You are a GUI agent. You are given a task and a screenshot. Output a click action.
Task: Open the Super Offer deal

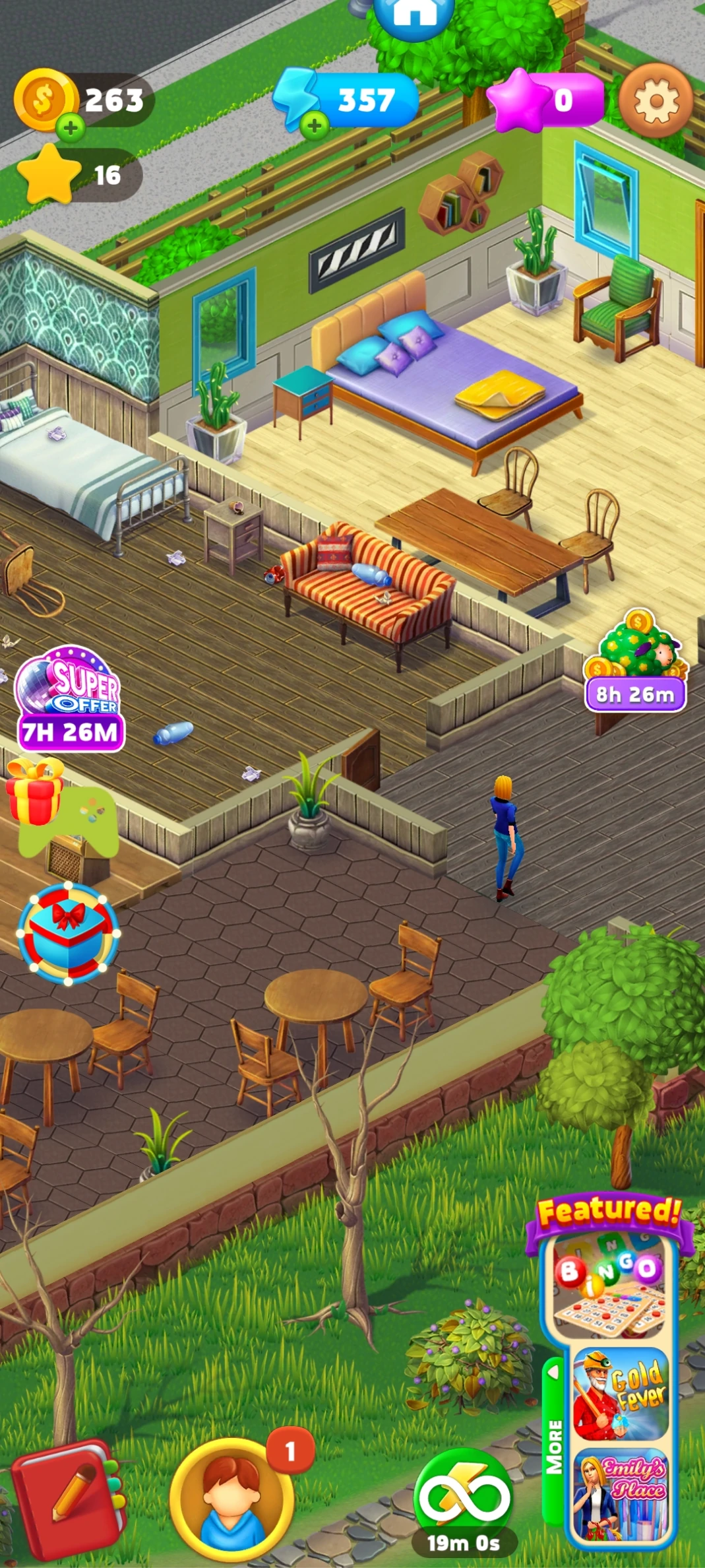pyautogui.click(x=69, y=698)
